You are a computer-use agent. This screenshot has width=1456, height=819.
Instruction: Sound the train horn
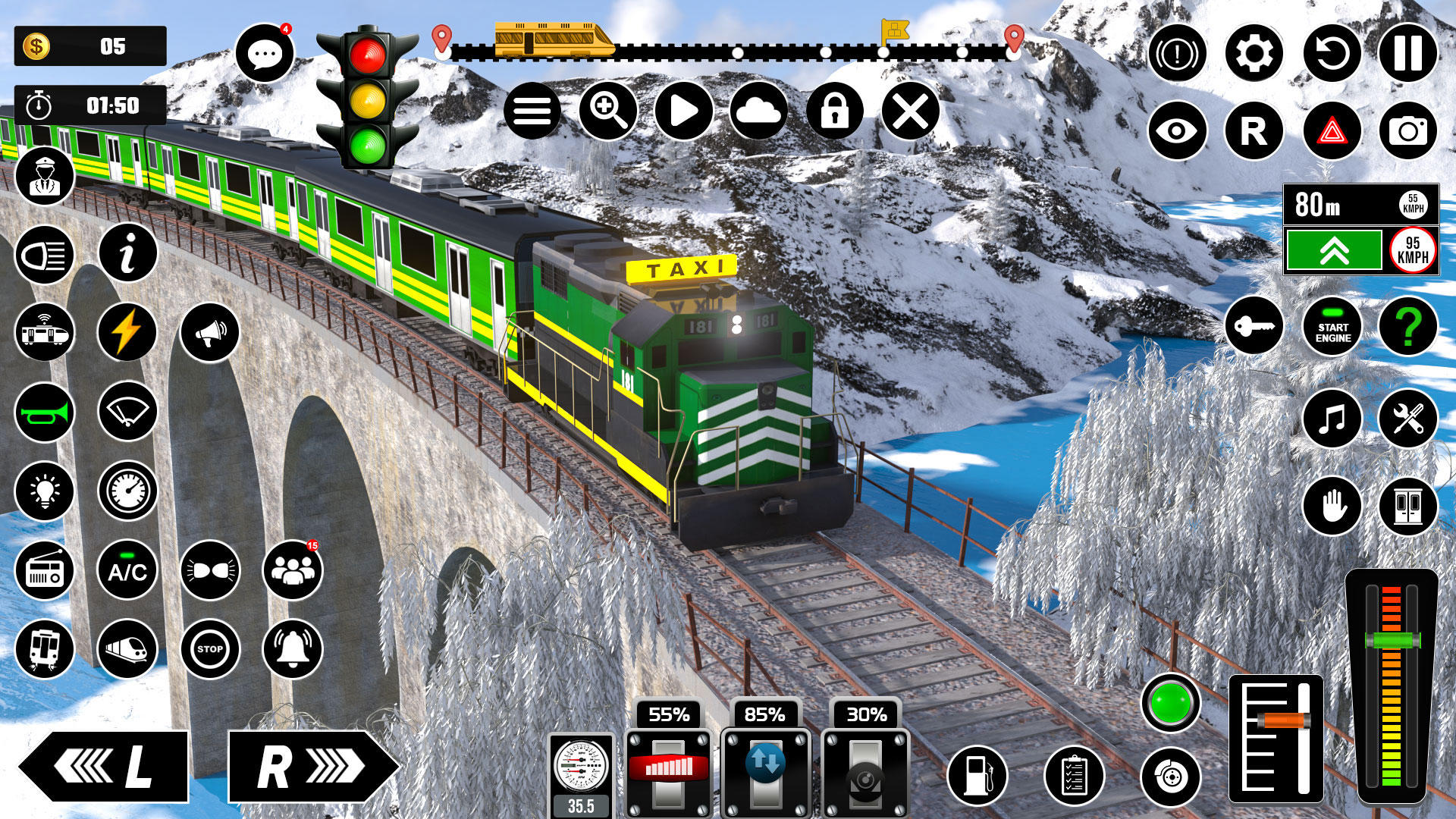click(x=45, y=413)
